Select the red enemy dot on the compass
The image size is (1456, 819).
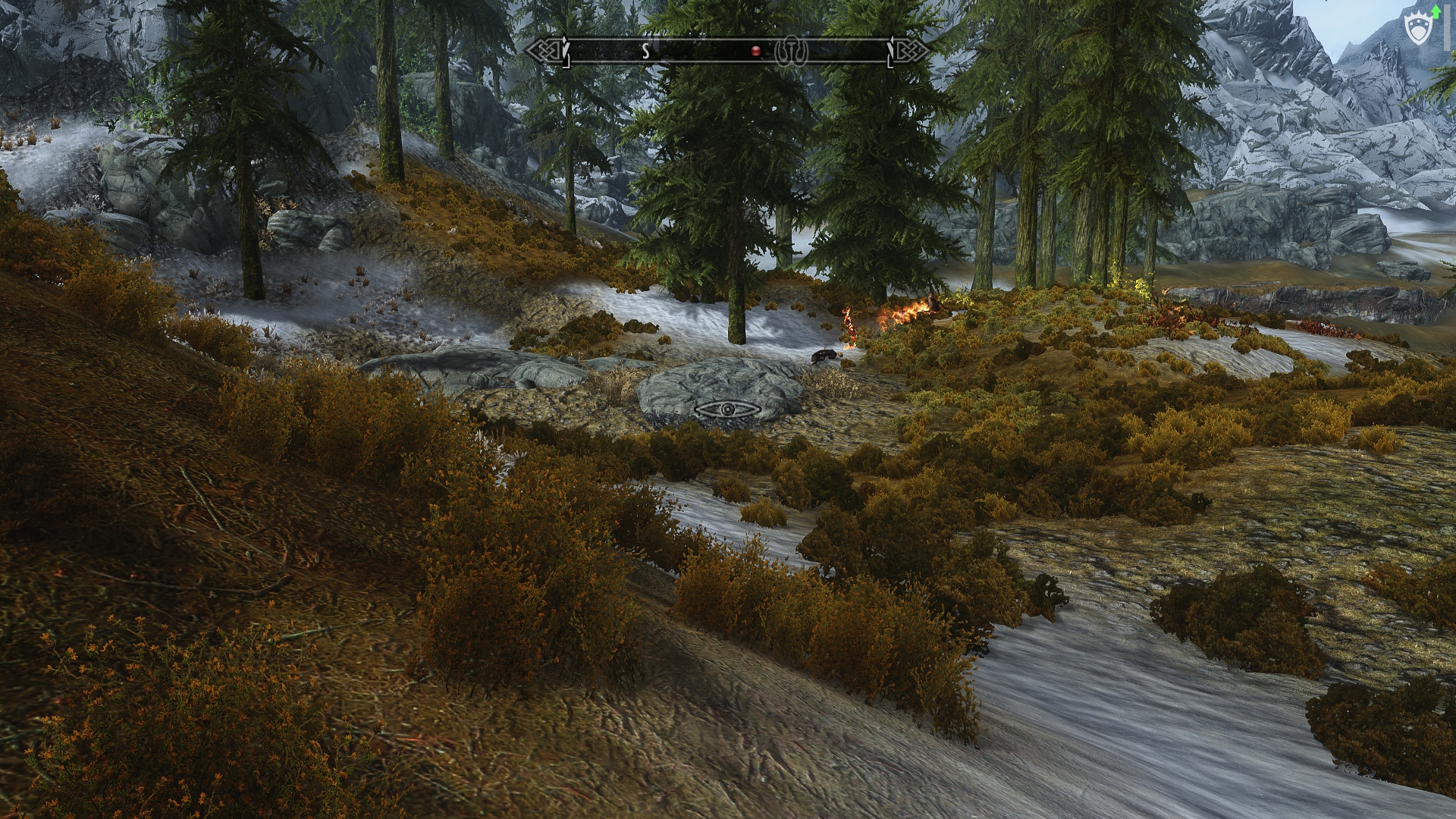[x=755, y=52]
